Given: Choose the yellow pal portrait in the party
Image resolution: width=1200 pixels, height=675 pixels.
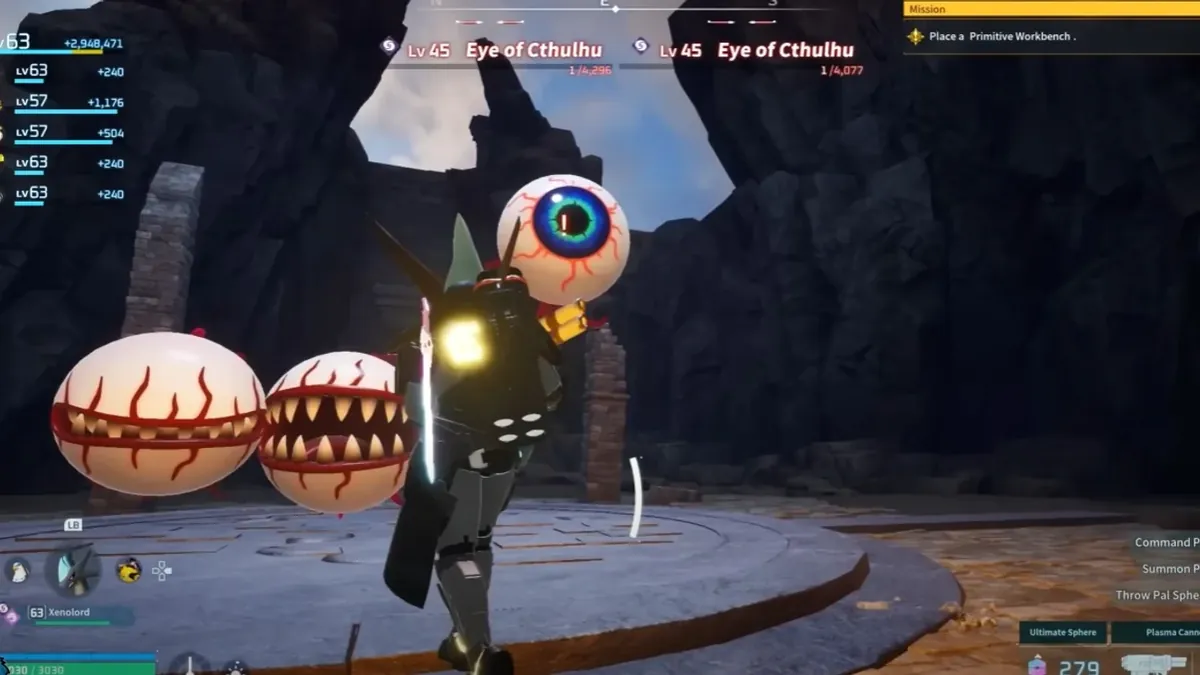Looking at the screenshot, I should (x=128, y=570).
